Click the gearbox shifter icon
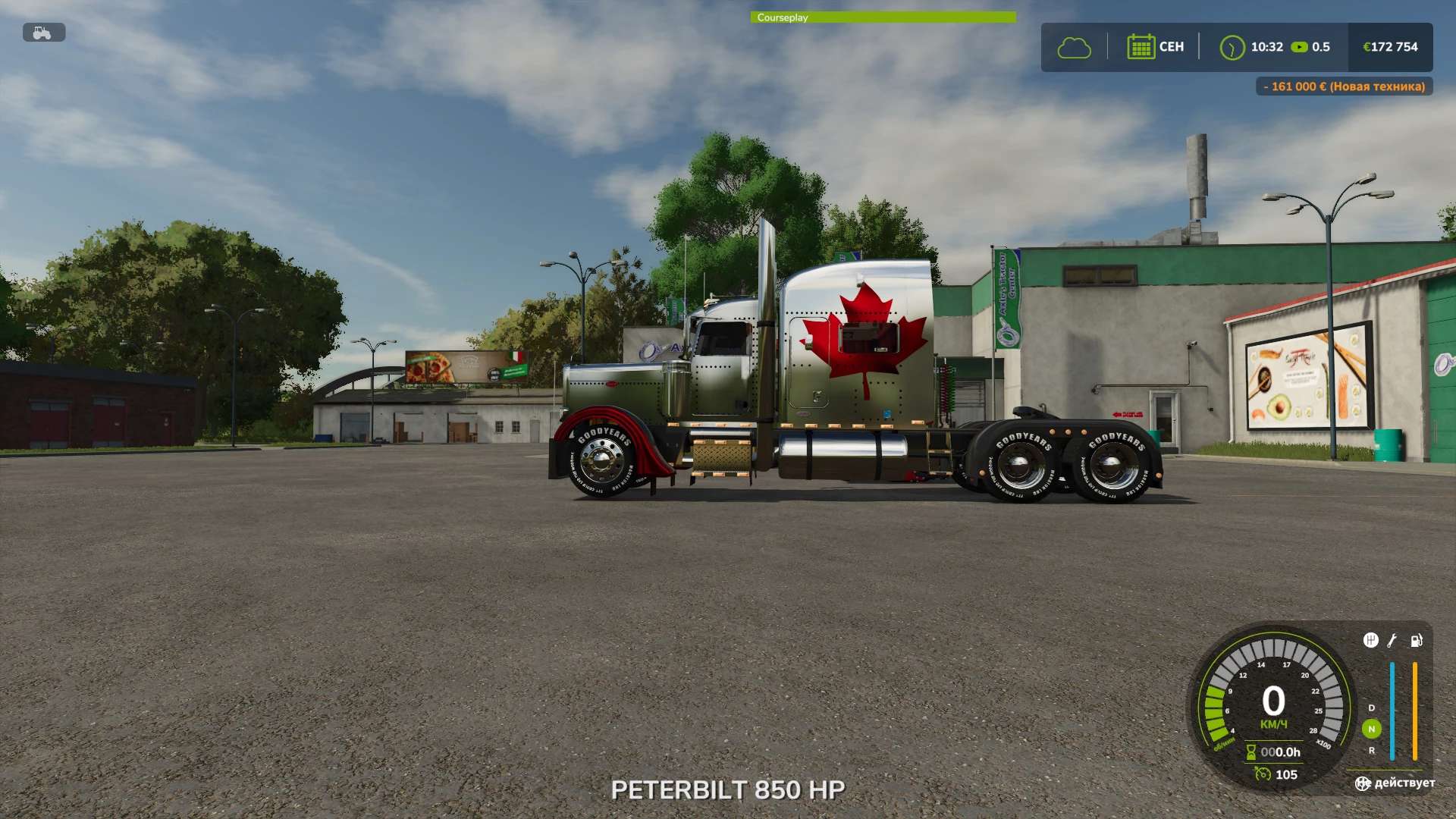 [1370, 641]
